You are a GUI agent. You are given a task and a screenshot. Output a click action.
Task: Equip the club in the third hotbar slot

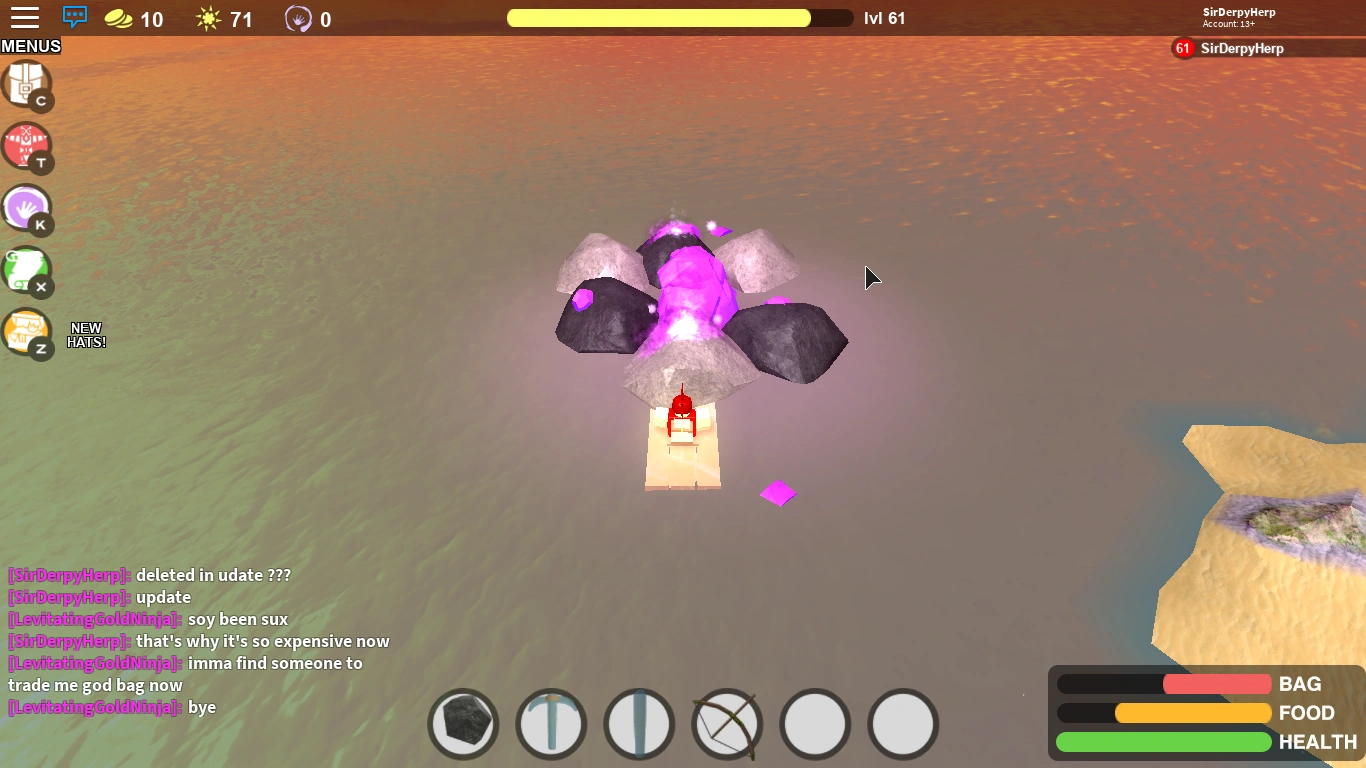pos(639,723)
